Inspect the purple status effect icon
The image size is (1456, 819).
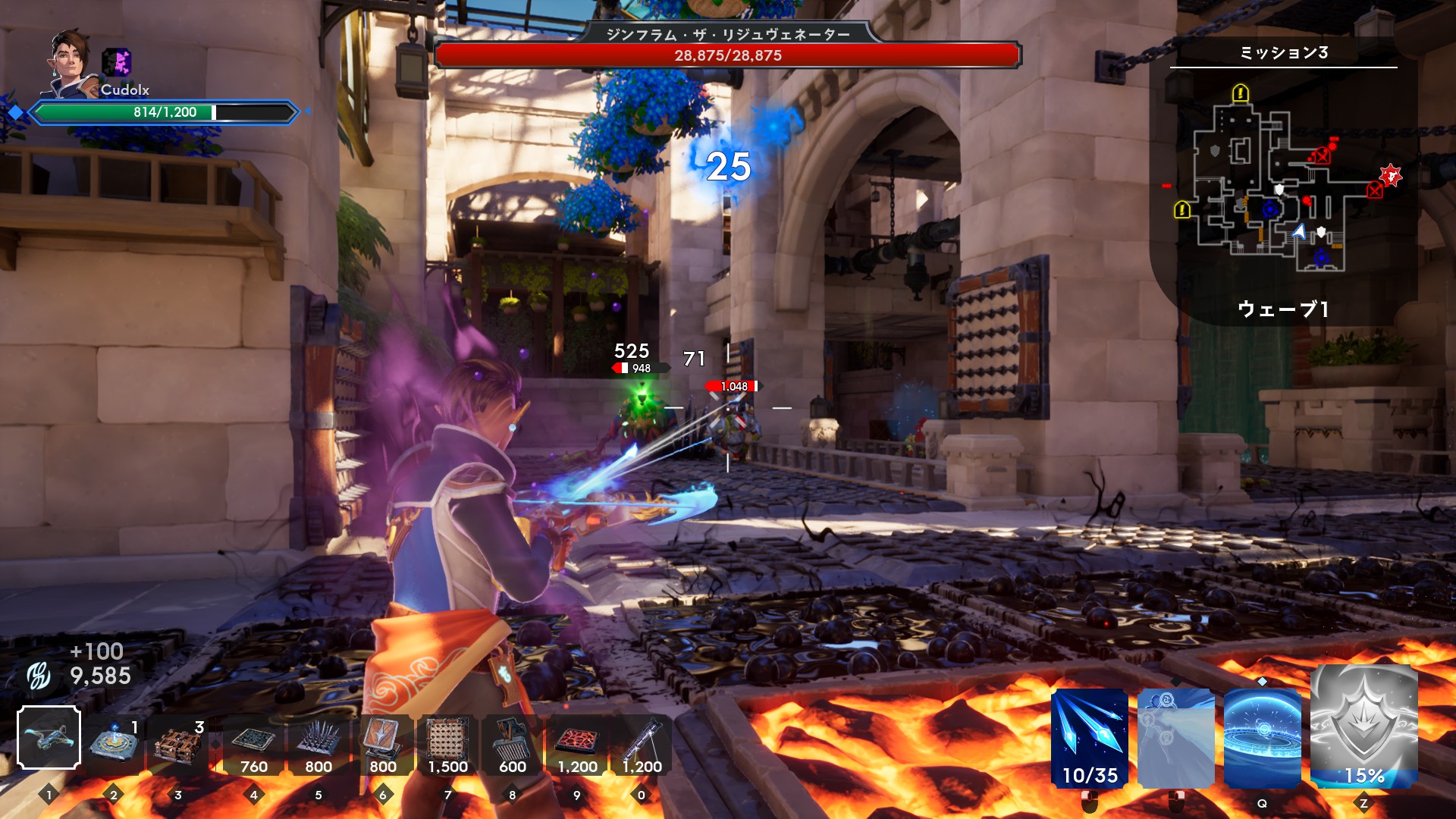117,62
